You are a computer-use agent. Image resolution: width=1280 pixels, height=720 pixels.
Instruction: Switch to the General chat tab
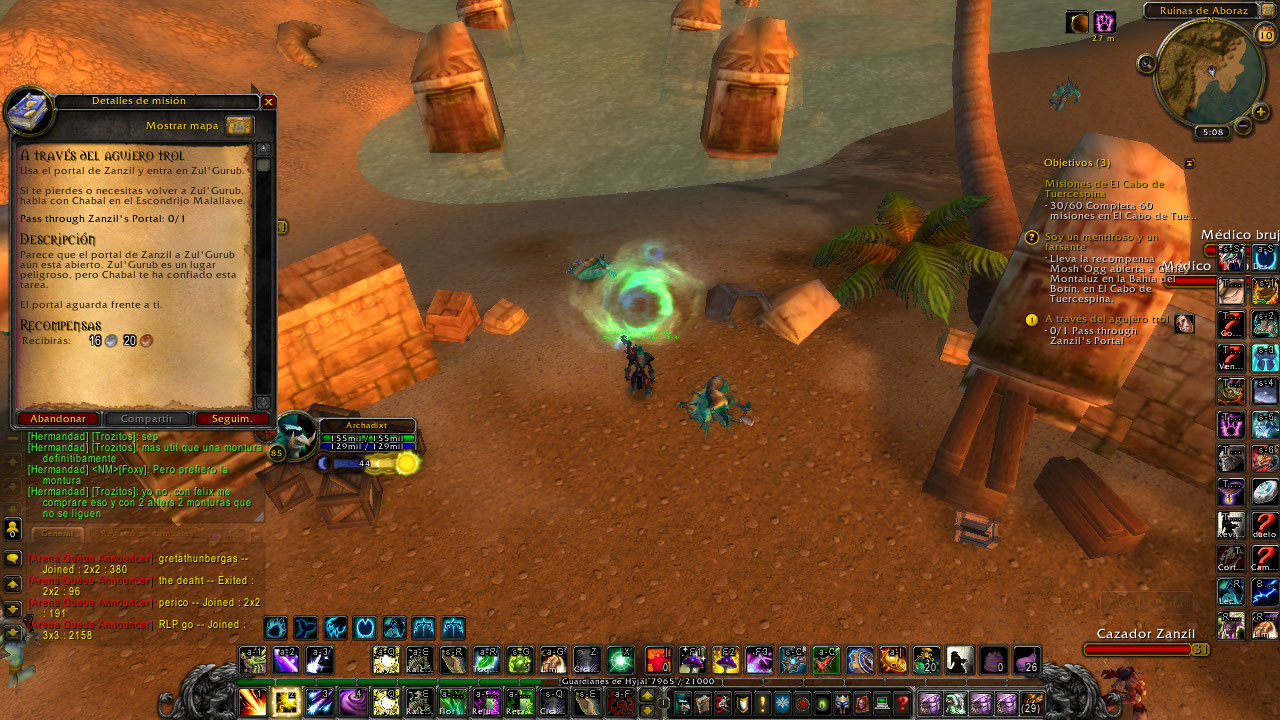point(58,533)
